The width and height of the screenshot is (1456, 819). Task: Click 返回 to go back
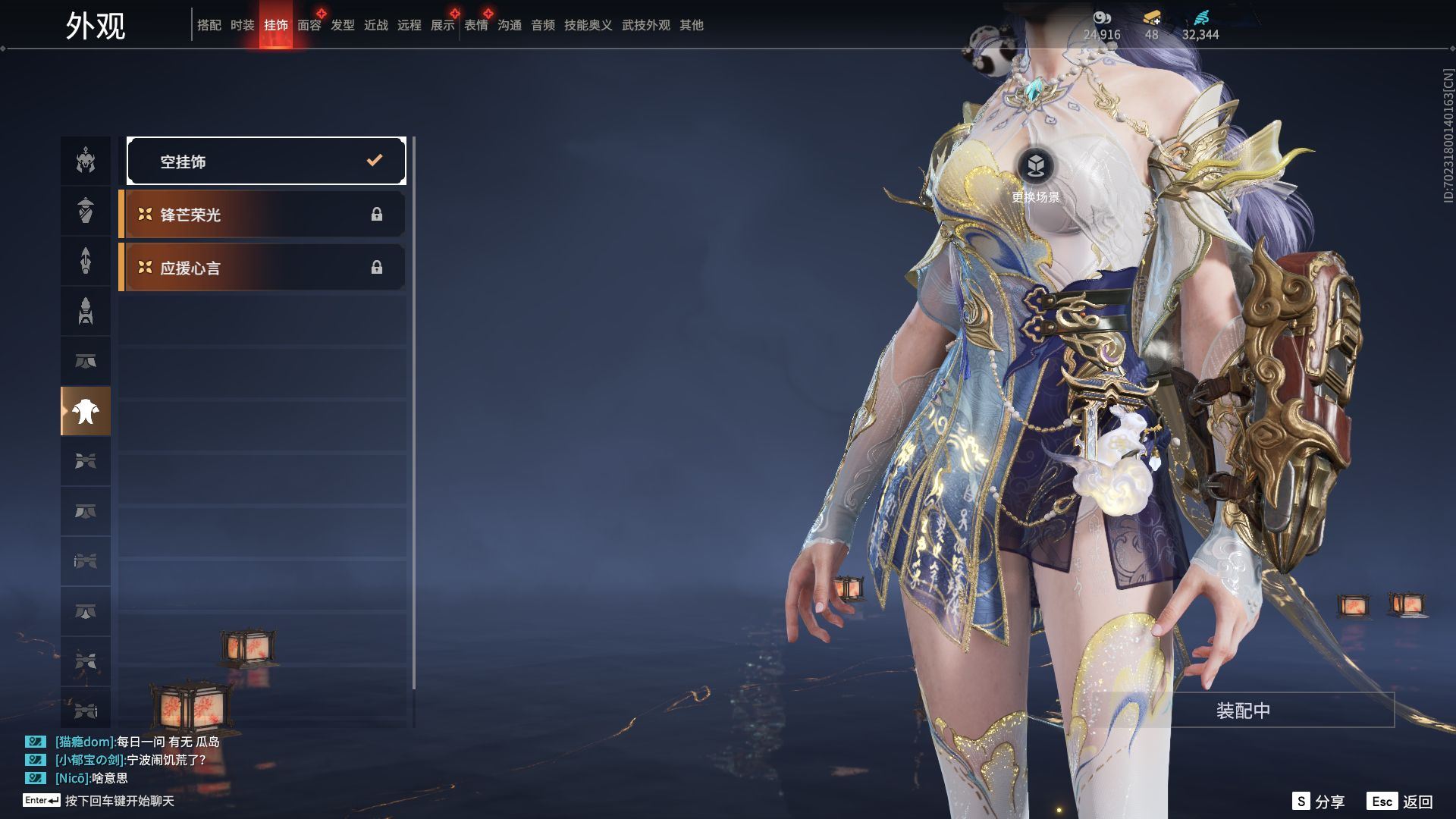pyautogui.click(x=1401, y=802)
